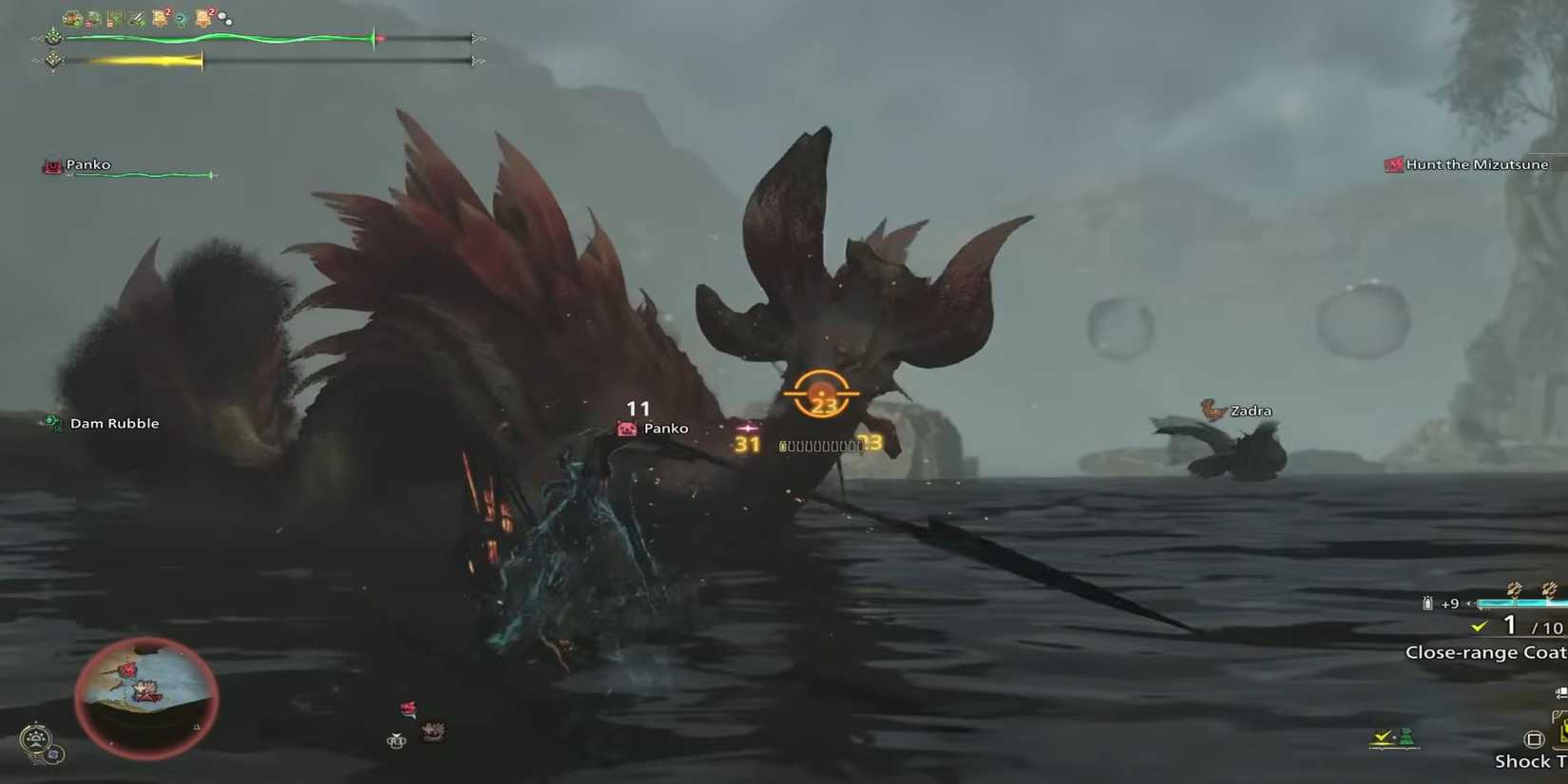Viewport: 1568px width, 784px height.
Task: Open the hunting horn melody buff icon
Action: click(223, 19)
